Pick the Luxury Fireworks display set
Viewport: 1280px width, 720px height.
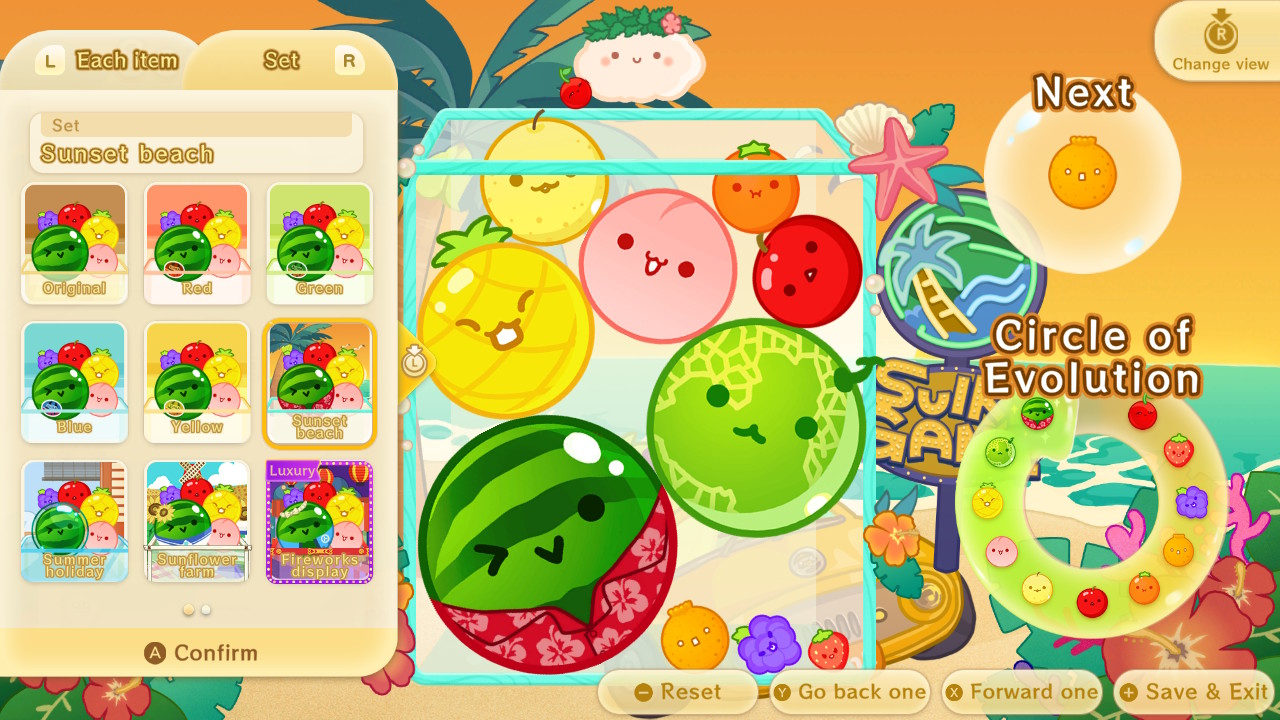(319, 520)
